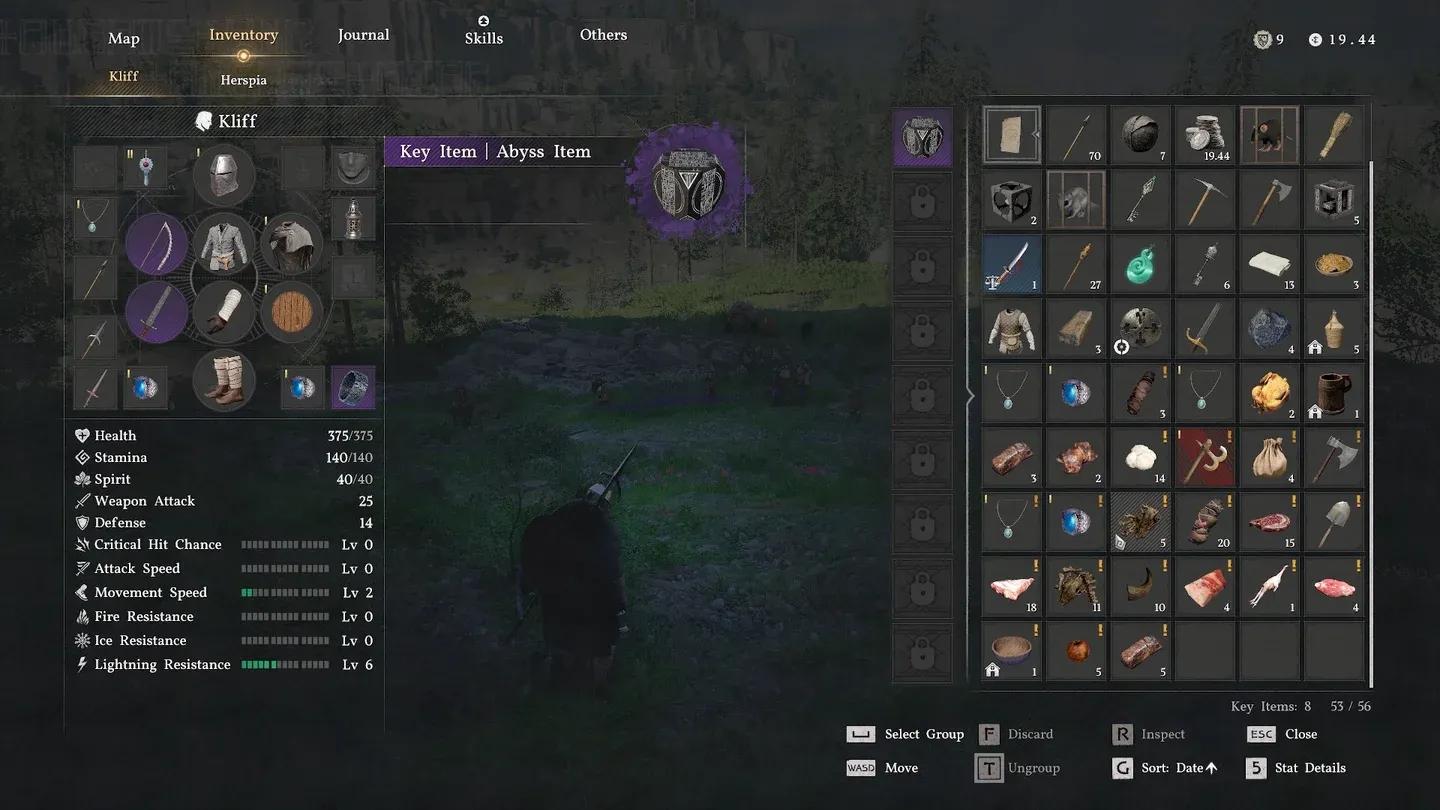This screenshot has width=1440, height=810.
Task: Open Herspia's inventory tab
Action: tap(243, 79)
